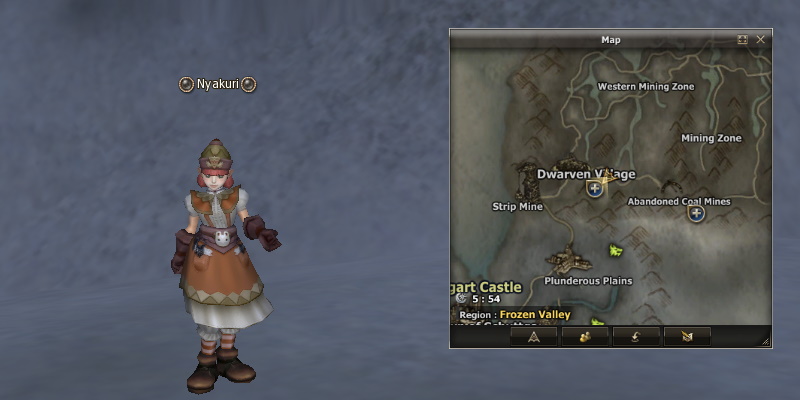Click the Map window title bar
800x400 pixels.
click(x=610, y=40)
